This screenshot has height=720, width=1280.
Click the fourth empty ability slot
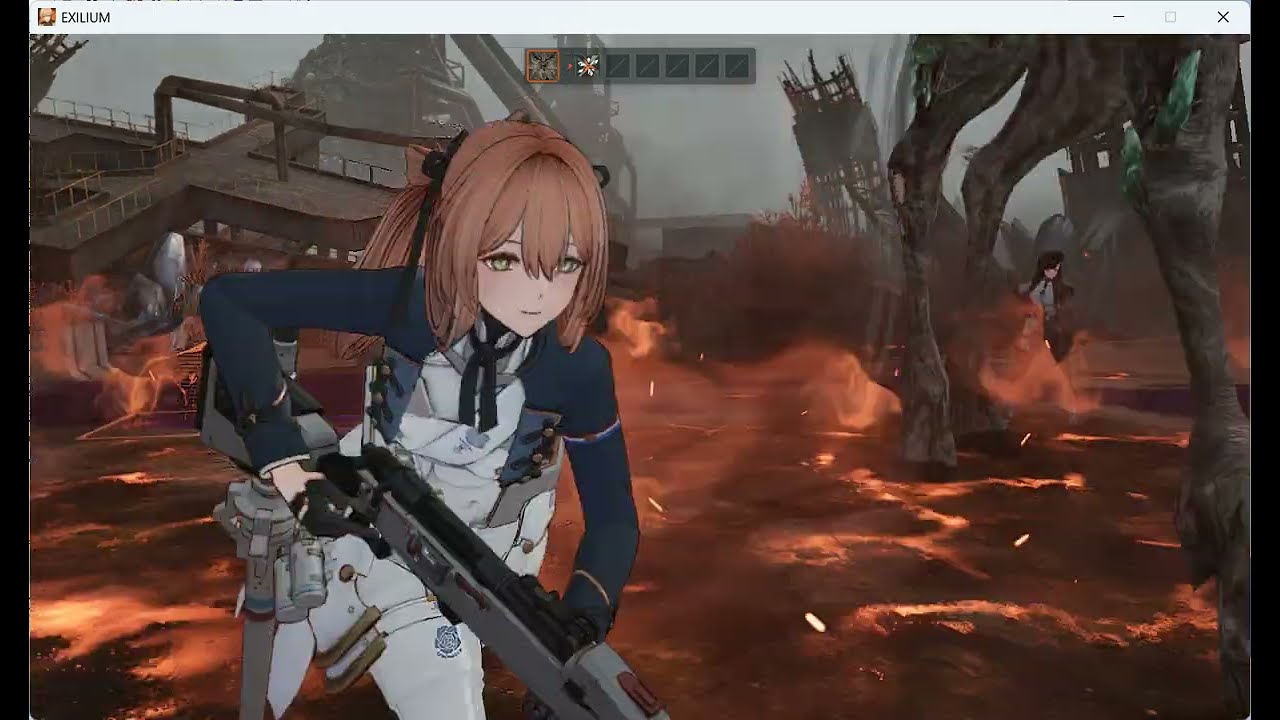coord(706,66)
